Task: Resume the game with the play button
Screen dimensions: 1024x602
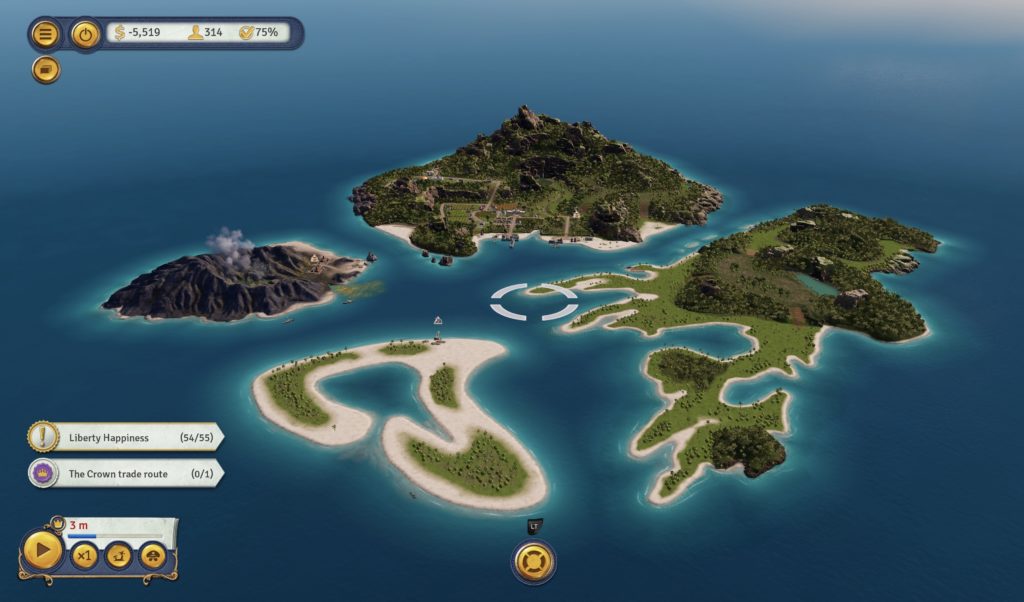Action: click(x=42, y=550)
